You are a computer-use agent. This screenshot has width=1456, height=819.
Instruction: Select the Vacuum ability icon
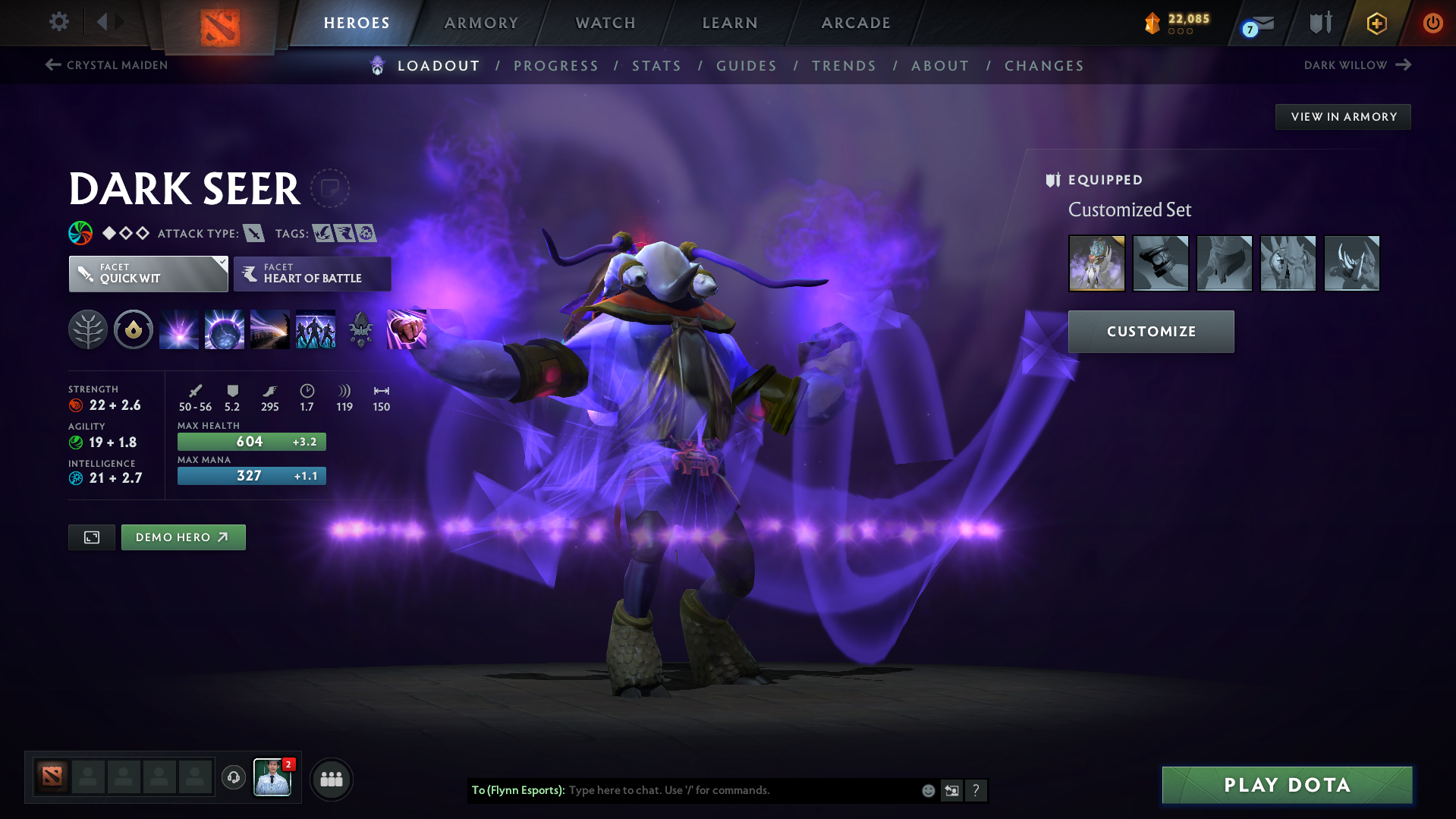tap(178, 329)
